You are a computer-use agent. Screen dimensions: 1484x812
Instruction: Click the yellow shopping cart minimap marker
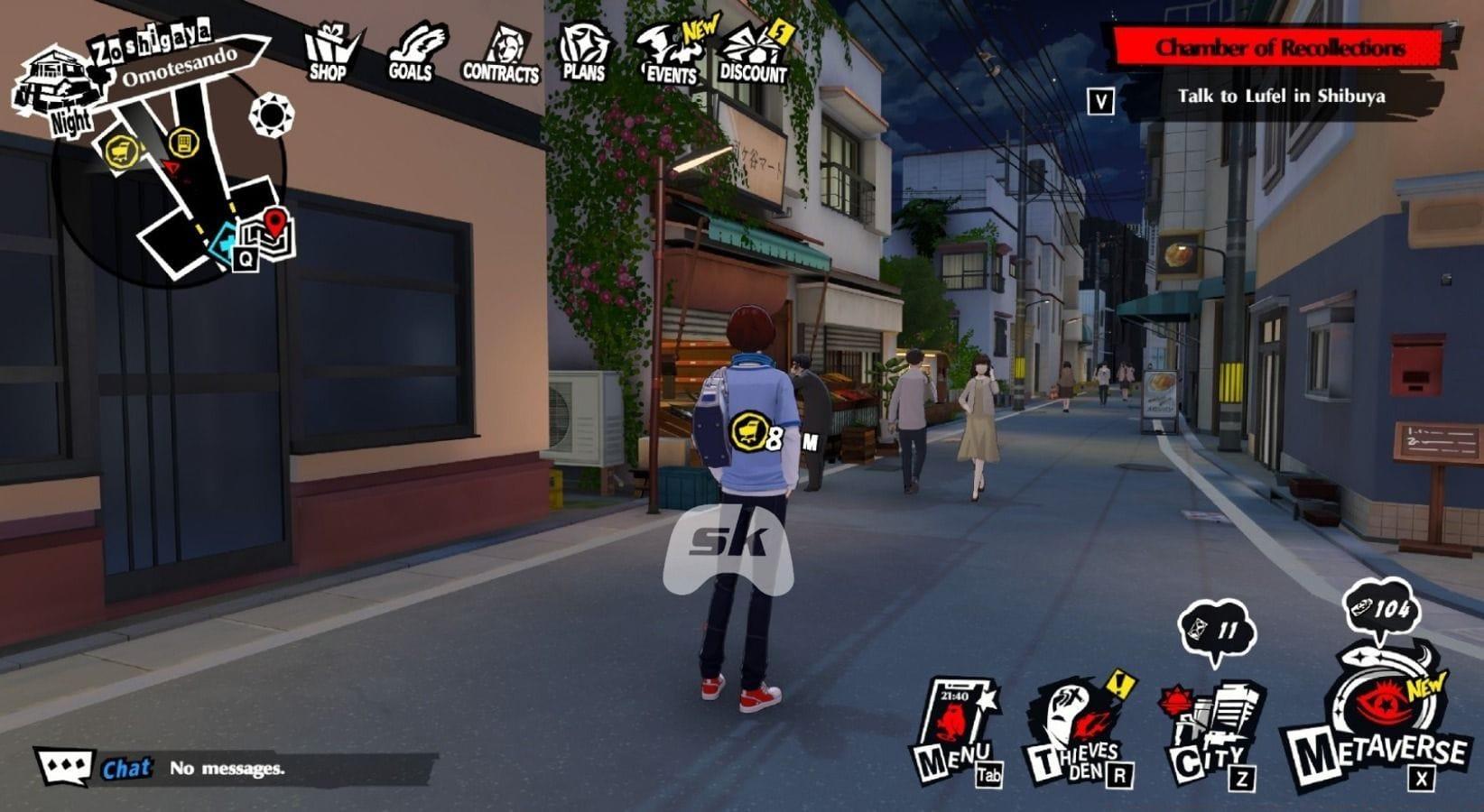[x=120, y=151]
